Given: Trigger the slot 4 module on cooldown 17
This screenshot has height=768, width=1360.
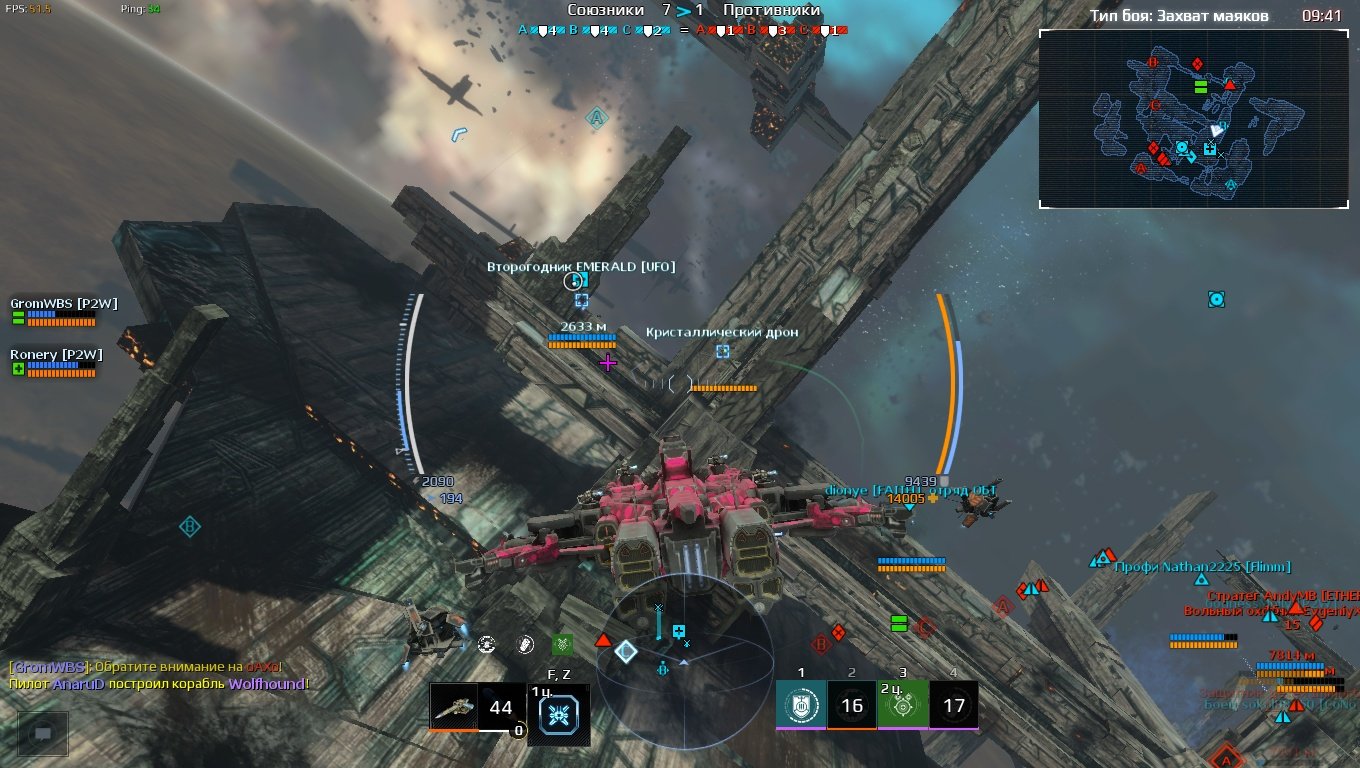Looking at the screenshot, I should 954,706.
